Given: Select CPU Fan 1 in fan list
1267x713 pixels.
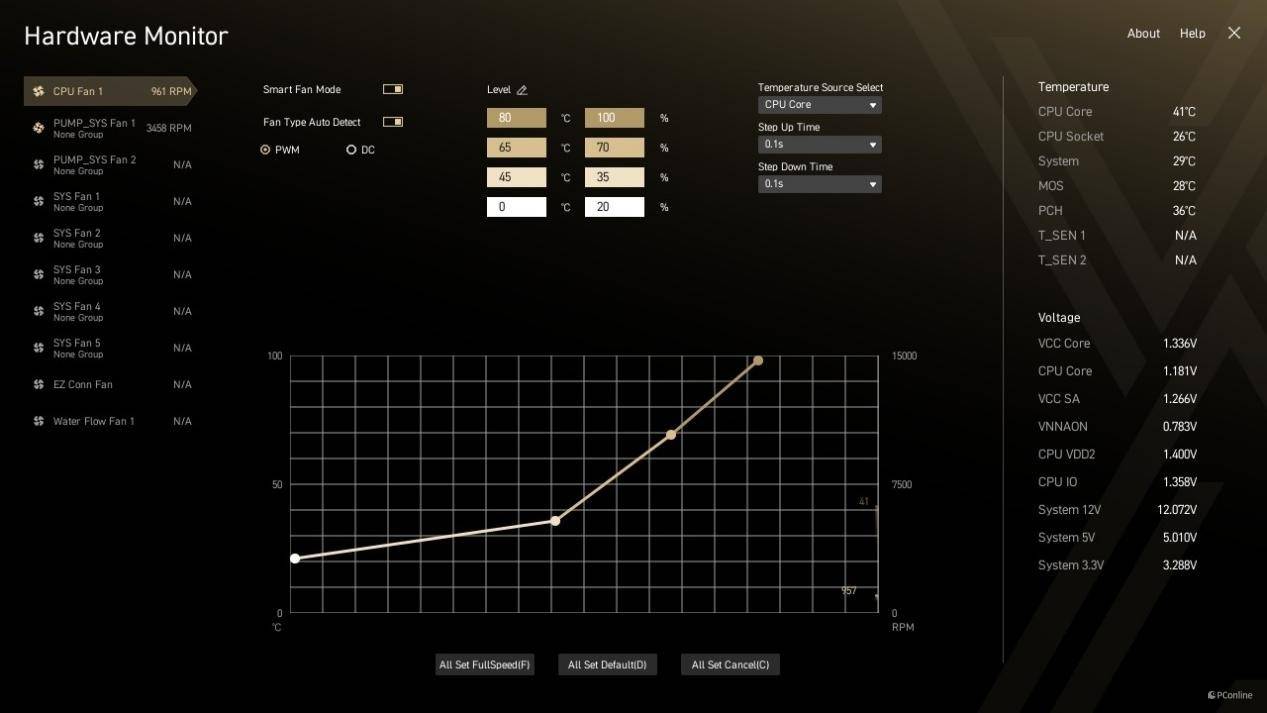Looking at the screenshot, I should [108, 91].
